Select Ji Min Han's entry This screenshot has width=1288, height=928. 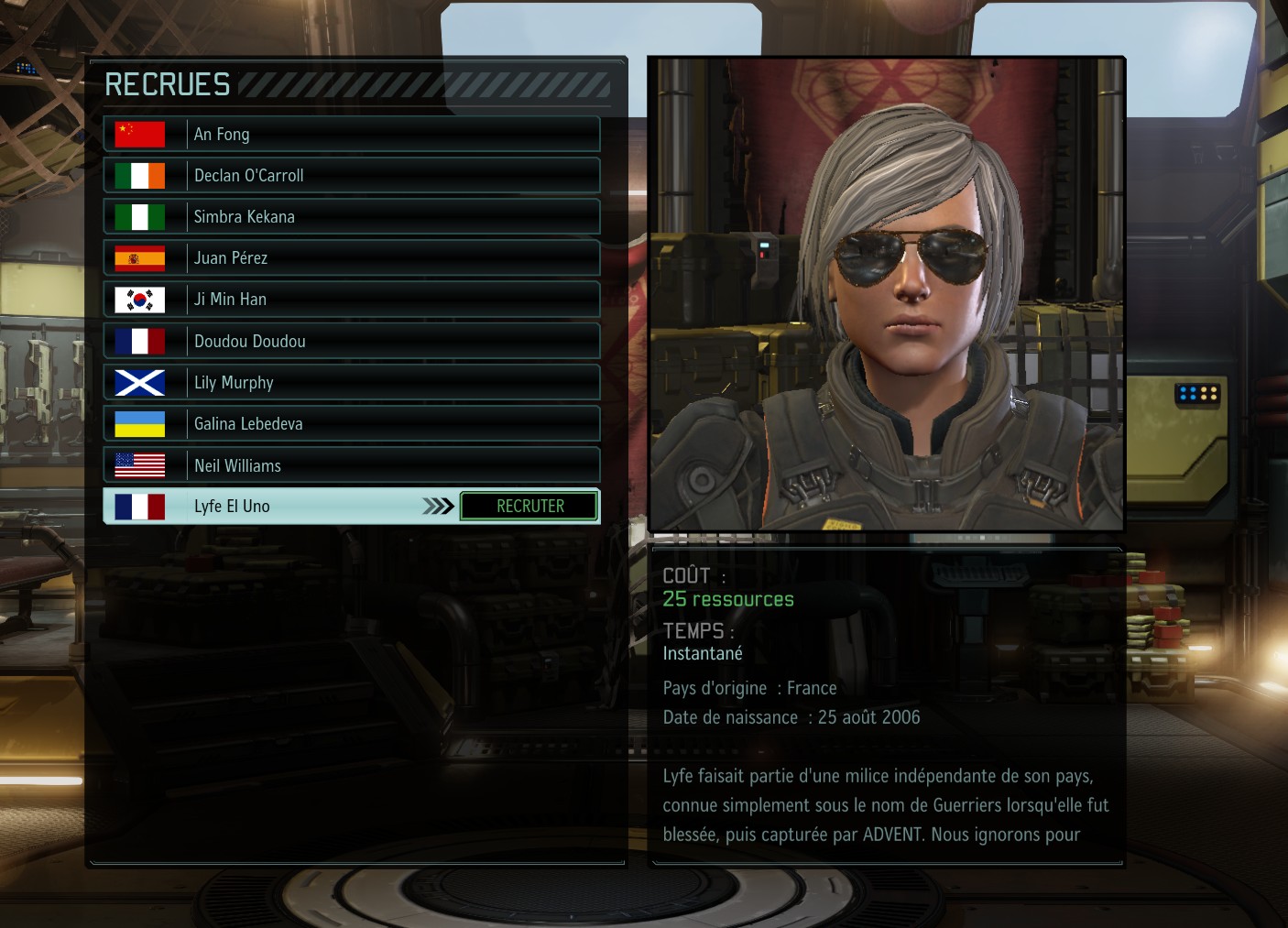(352, 299)
